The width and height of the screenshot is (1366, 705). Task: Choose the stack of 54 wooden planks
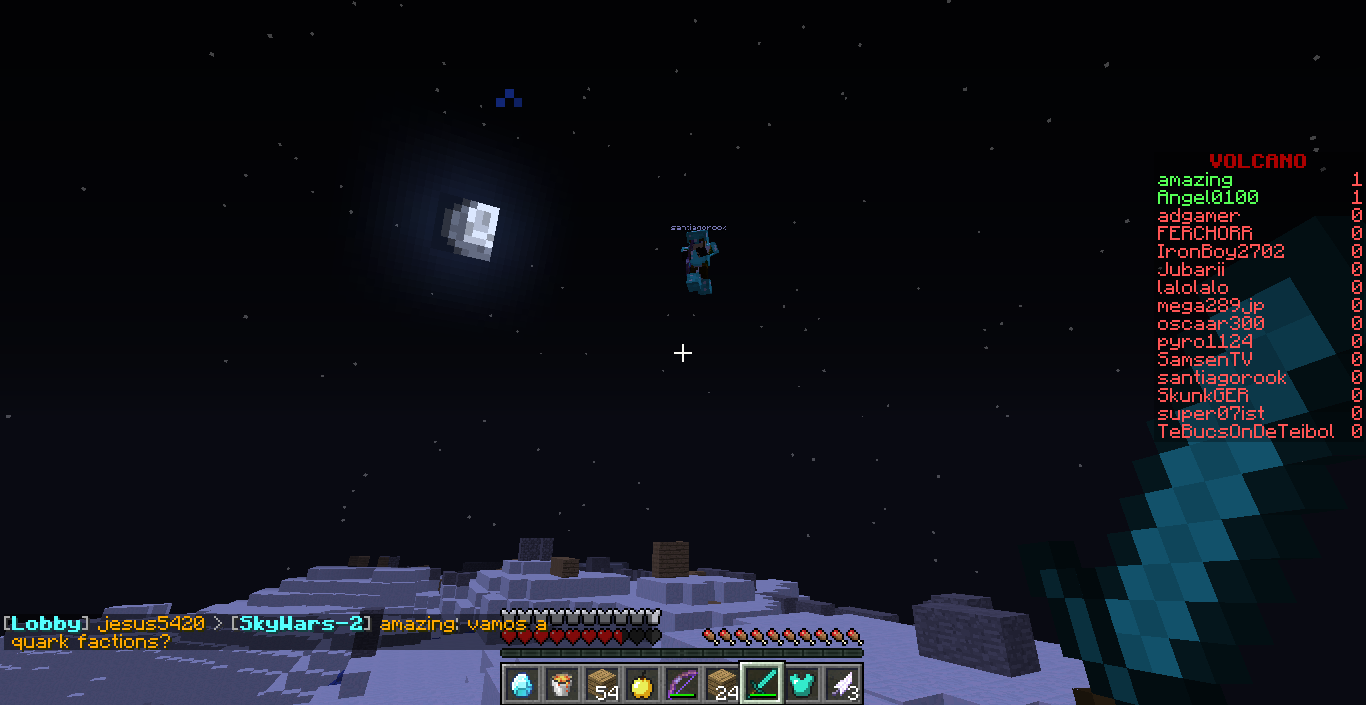click(602, 683)
